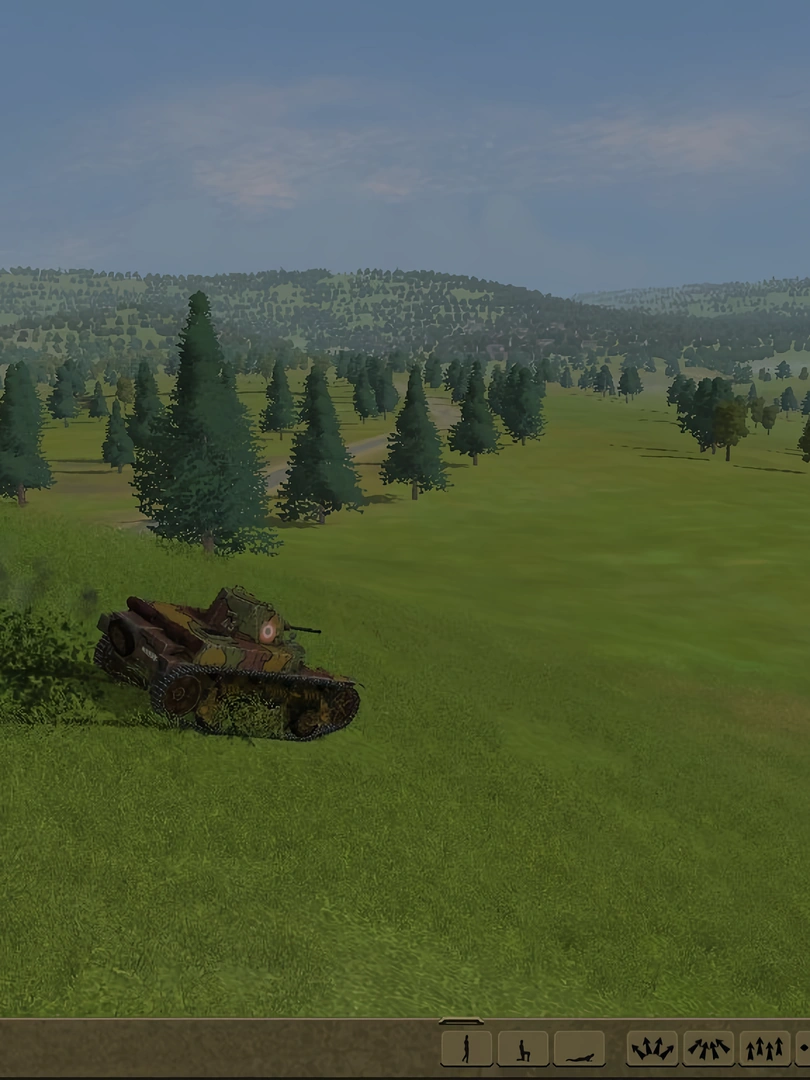Choose the kneeling stance button

(x=522, y=1048)
